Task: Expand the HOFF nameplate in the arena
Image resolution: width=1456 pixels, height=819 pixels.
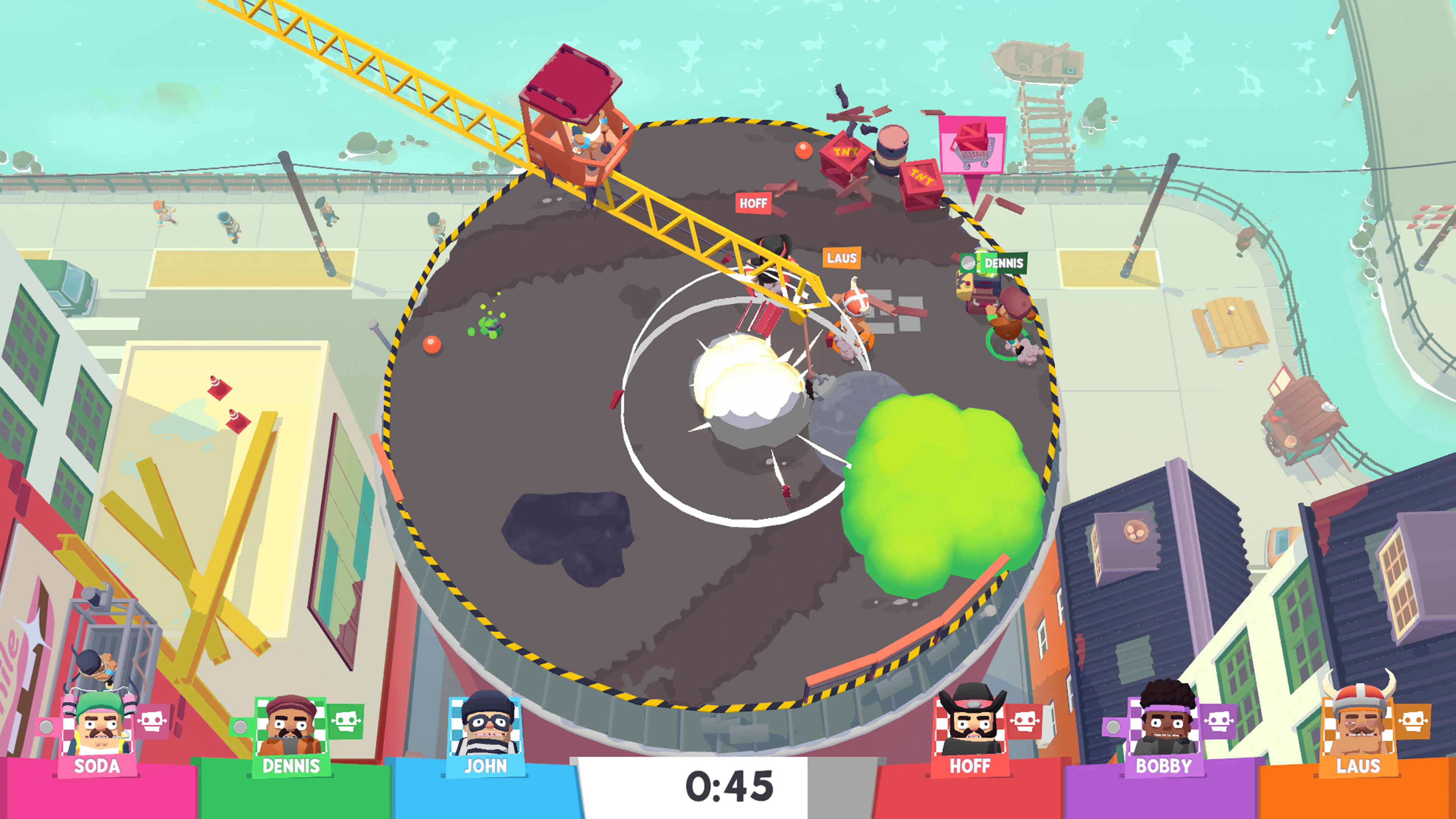Action: pyautogui.click(x=753, y=204)
